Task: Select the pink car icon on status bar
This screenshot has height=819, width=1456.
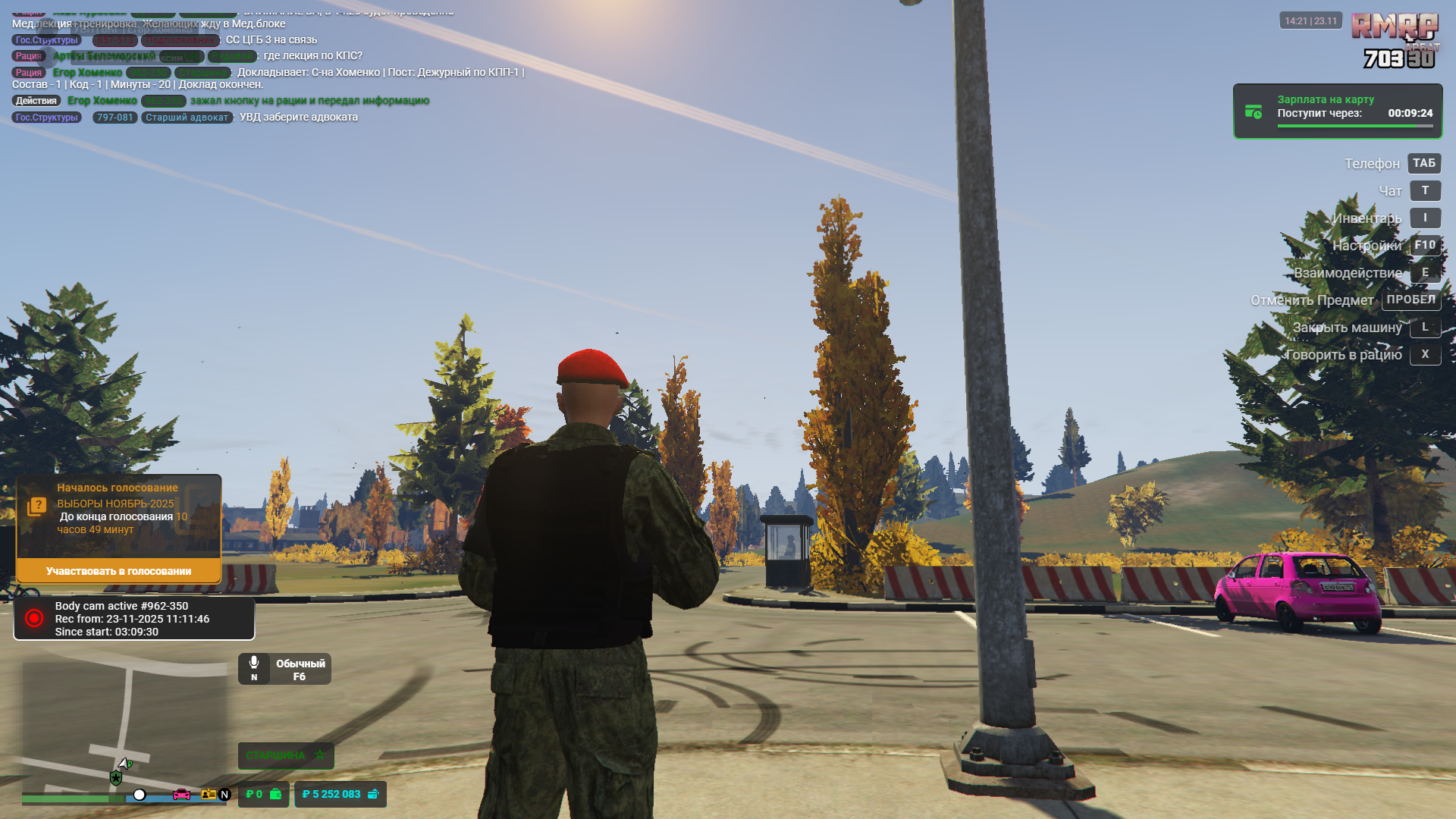Action: 181,795
